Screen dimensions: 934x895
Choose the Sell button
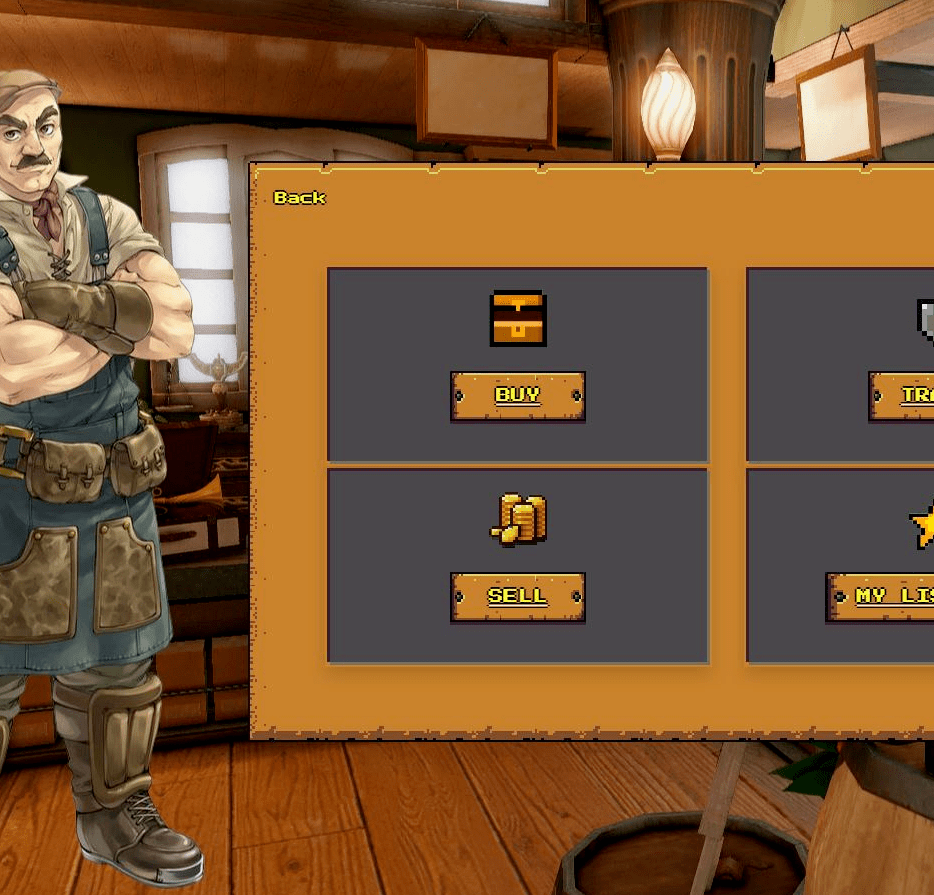(x=517, y=597)
